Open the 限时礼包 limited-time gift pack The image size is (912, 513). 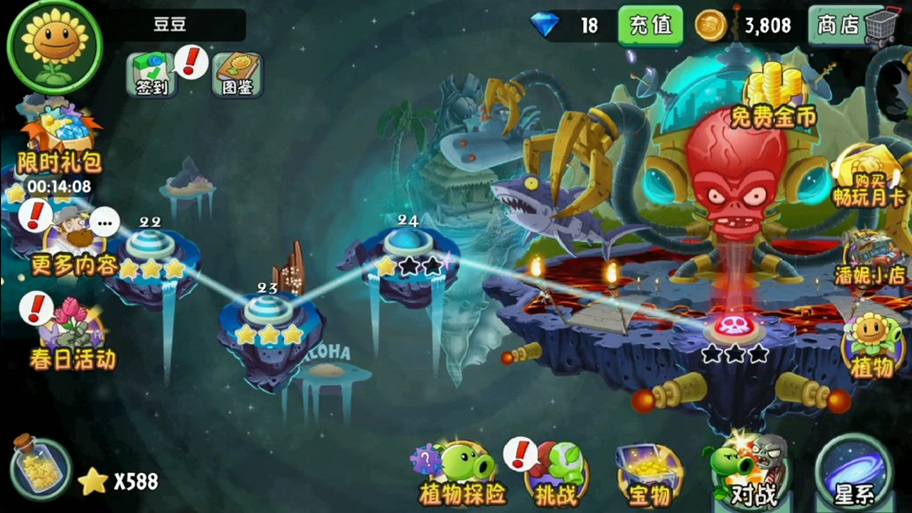point(59,140)
